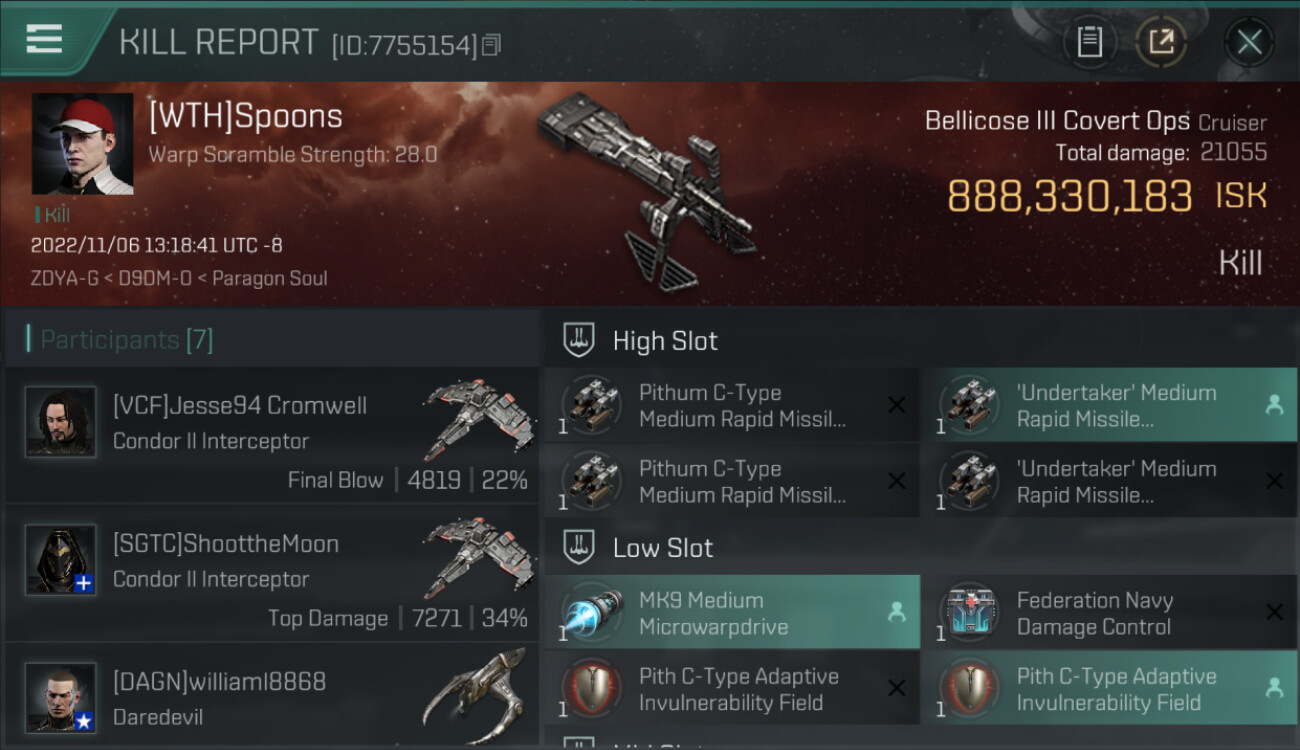Select participant william18868
The image size is (1300, 750).
(272, 697)
